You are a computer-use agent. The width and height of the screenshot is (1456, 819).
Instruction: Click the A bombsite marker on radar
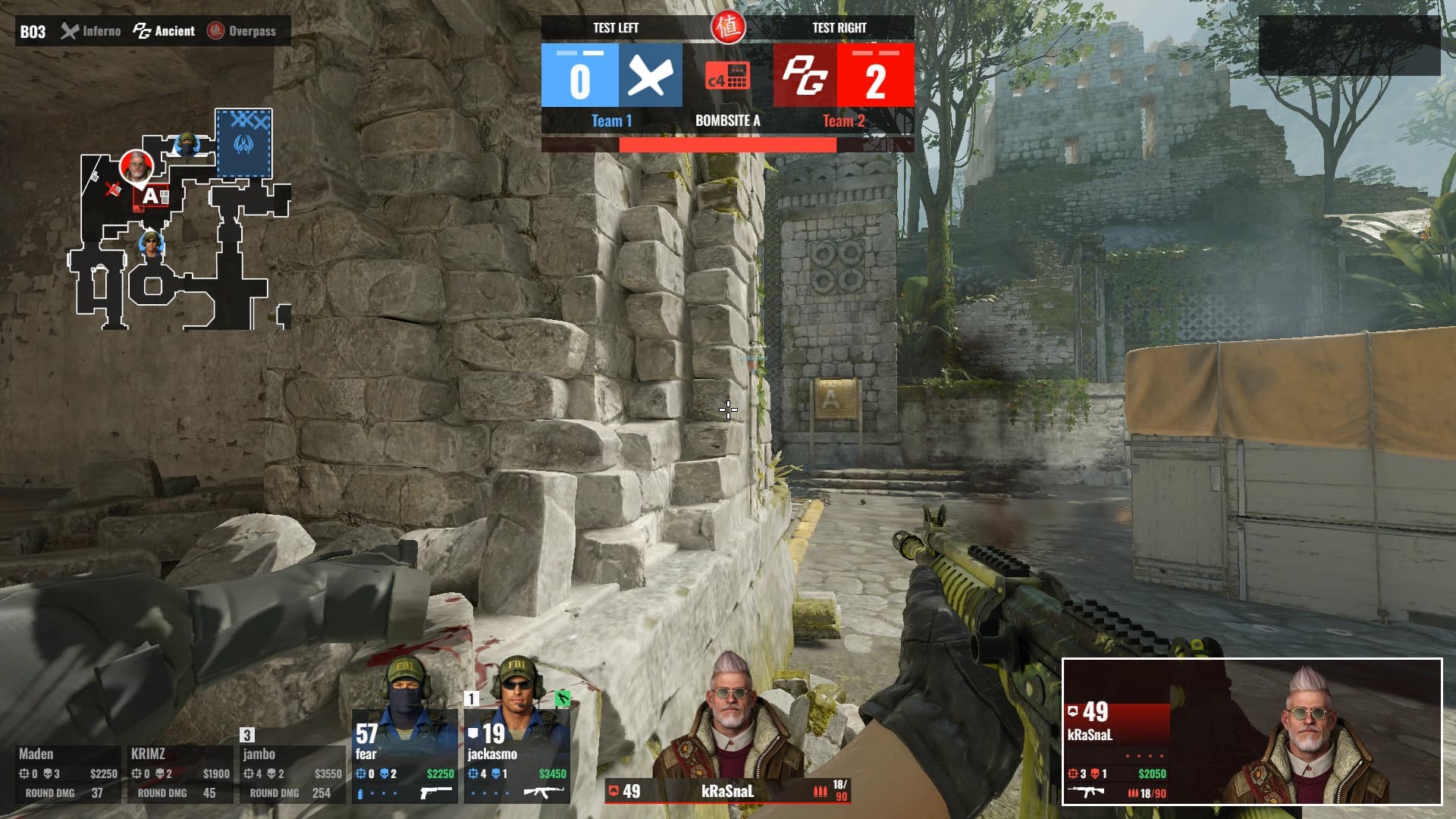coord(151,196)
